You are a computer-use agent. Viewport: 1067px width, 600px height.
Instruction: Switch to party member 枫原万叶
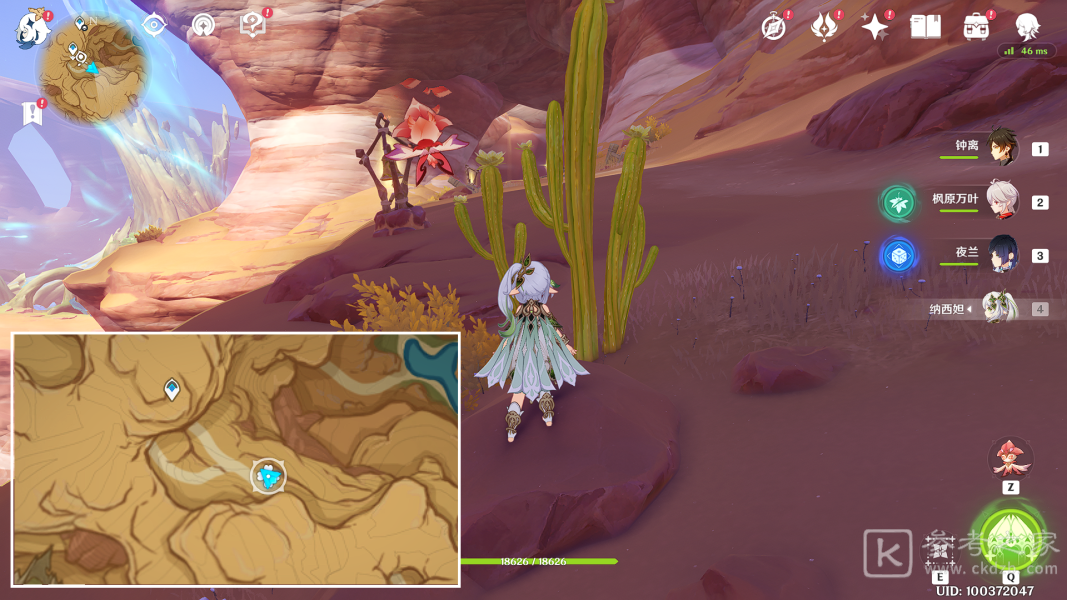click(x=1002, y=201)
